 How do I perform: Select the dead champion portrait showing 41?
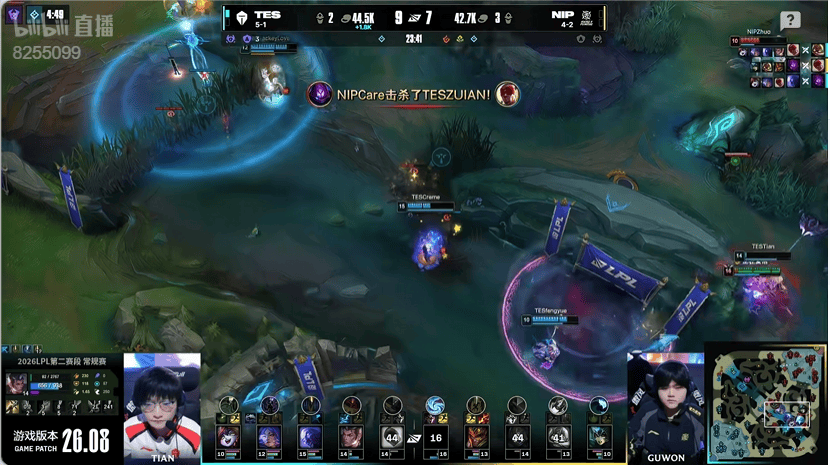coord(558,436)
